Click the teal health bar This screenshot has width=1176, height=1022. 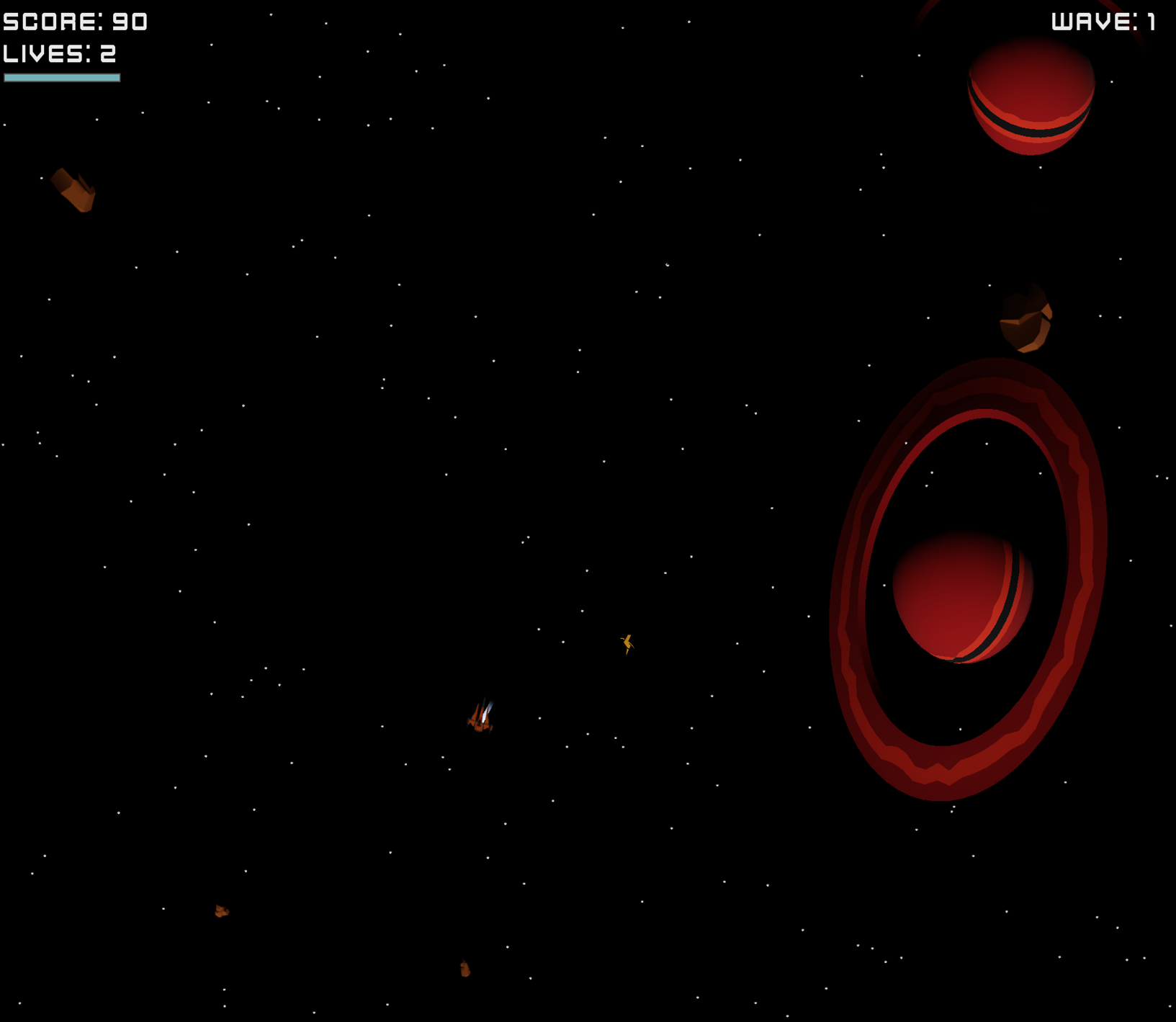[62, 76]
